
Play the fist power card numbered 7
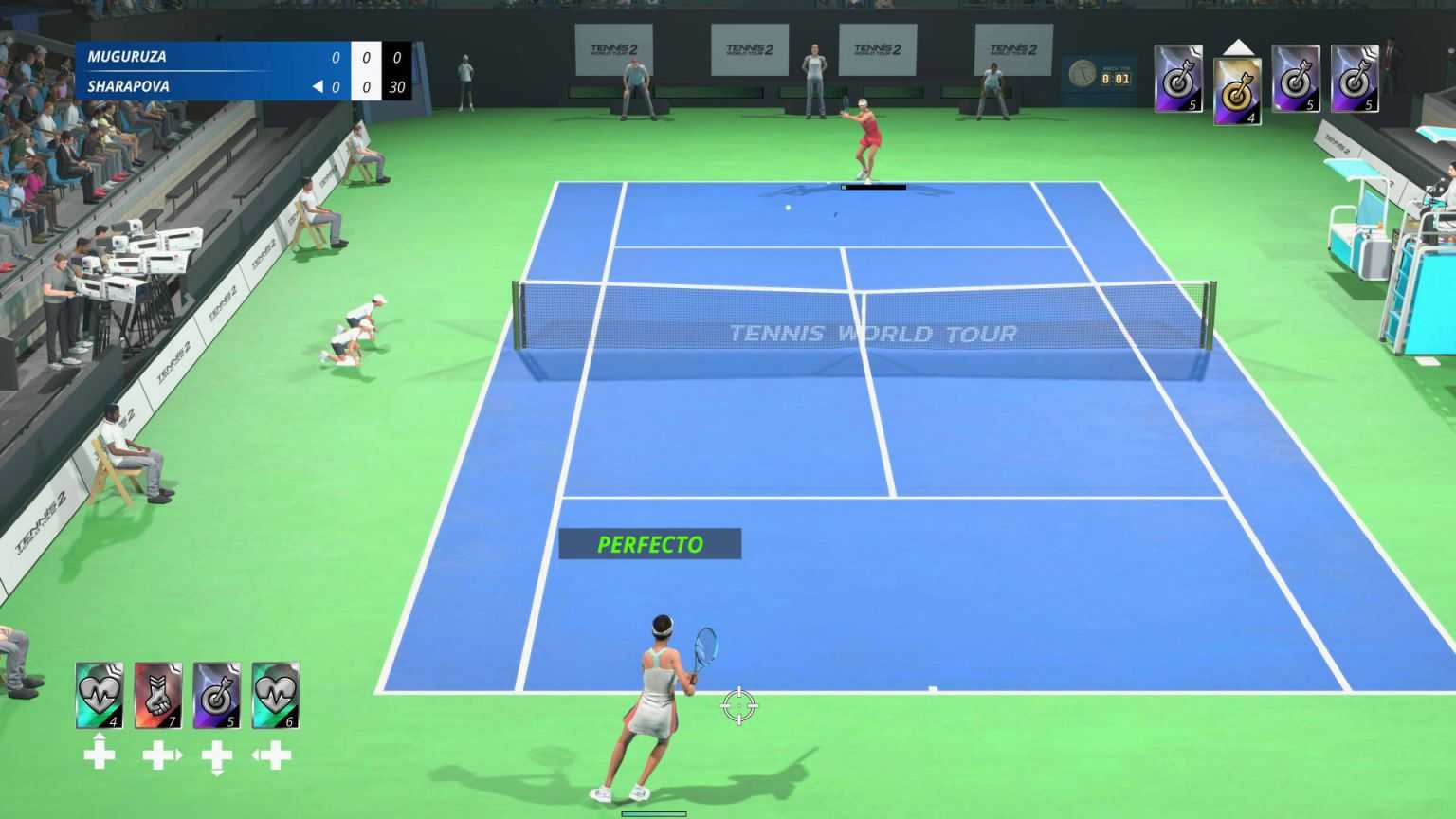[158, 697]
